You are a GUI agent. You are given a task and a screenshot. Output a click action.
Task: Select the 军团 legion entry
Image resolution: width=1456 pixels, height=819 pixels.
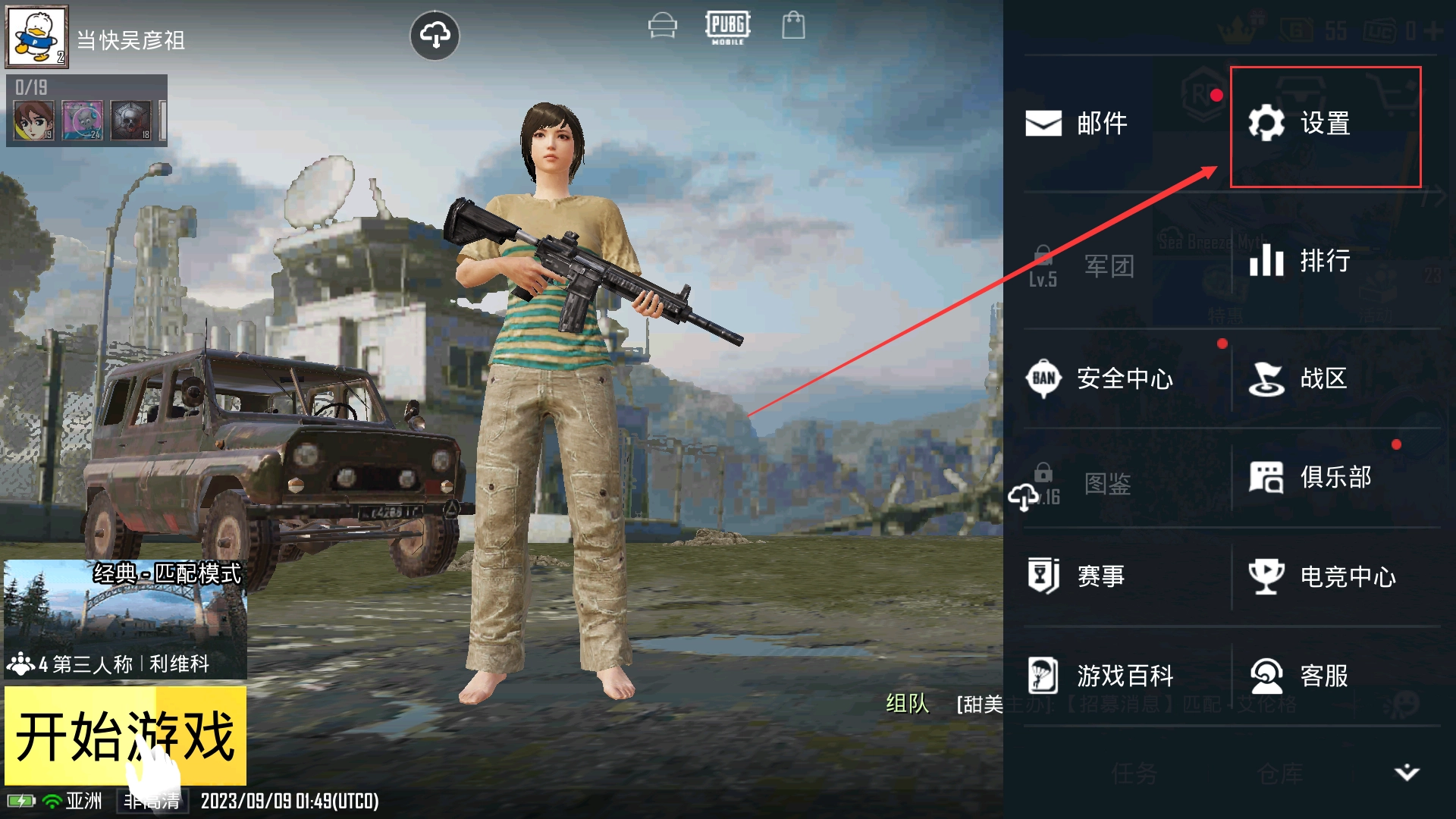click(x=1086, y=266)
